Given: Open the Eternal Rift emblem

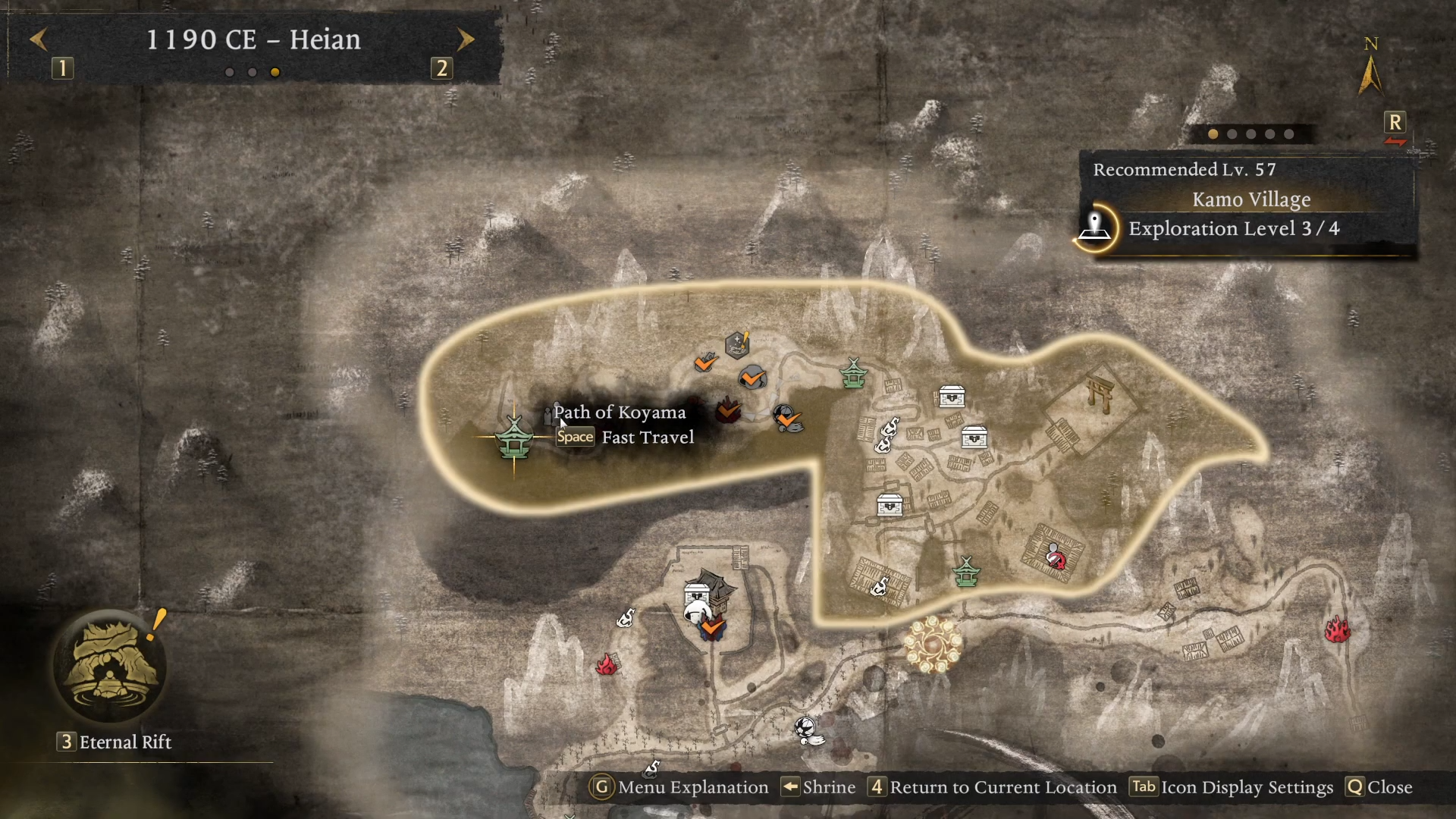Looking at the screenshot, I should (x=111, y=667).
